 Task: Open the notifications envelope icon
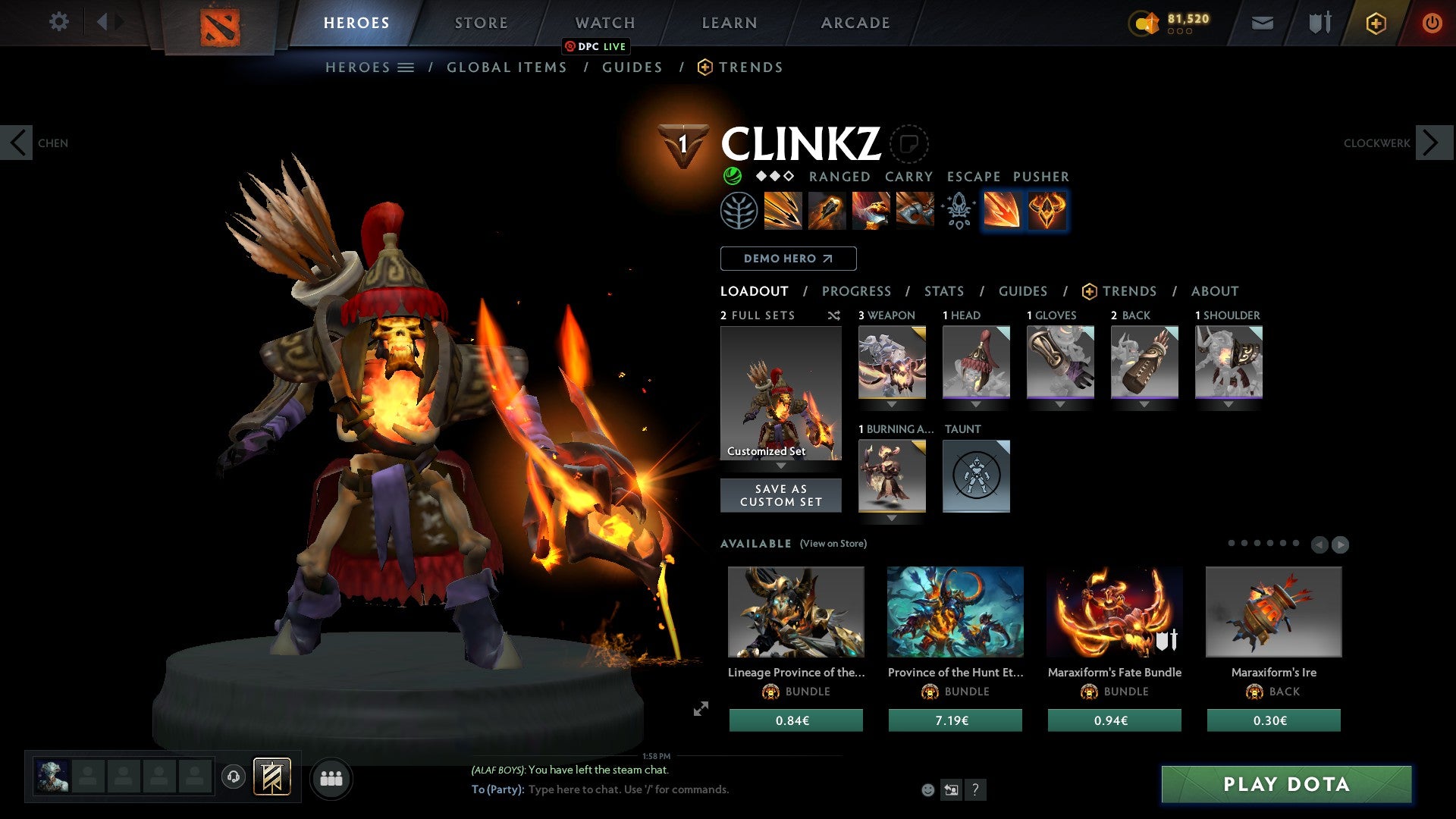(x=1263, y=23)
